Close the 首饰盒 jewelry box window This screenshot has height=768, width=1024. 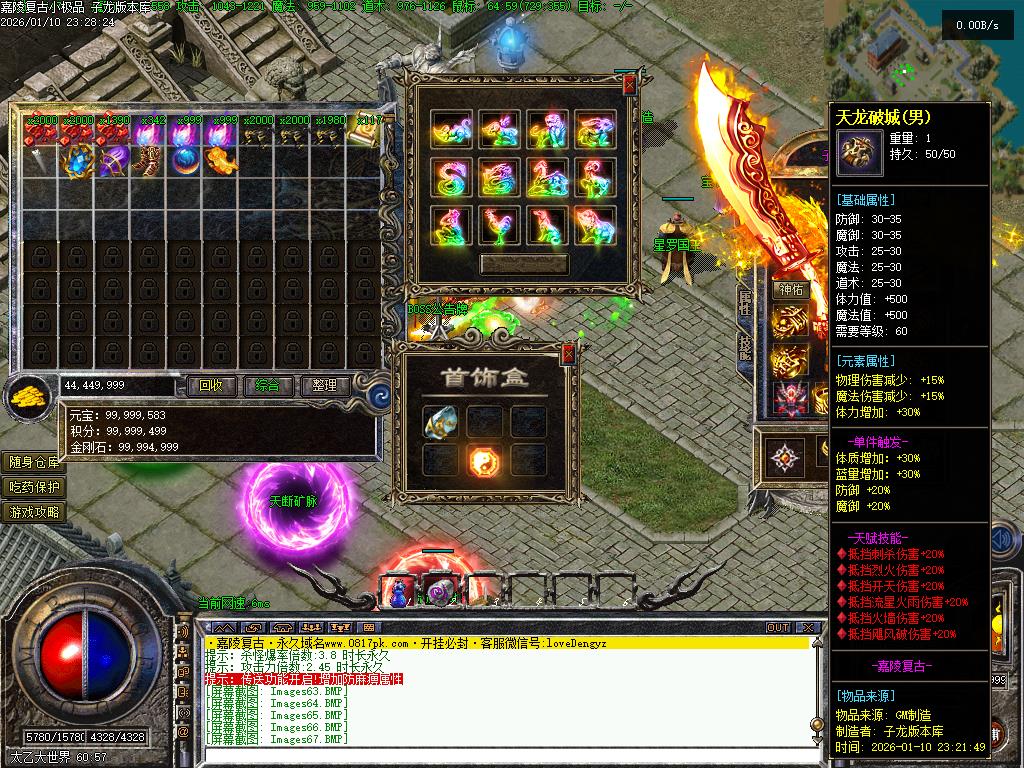[x=568, y=352]
